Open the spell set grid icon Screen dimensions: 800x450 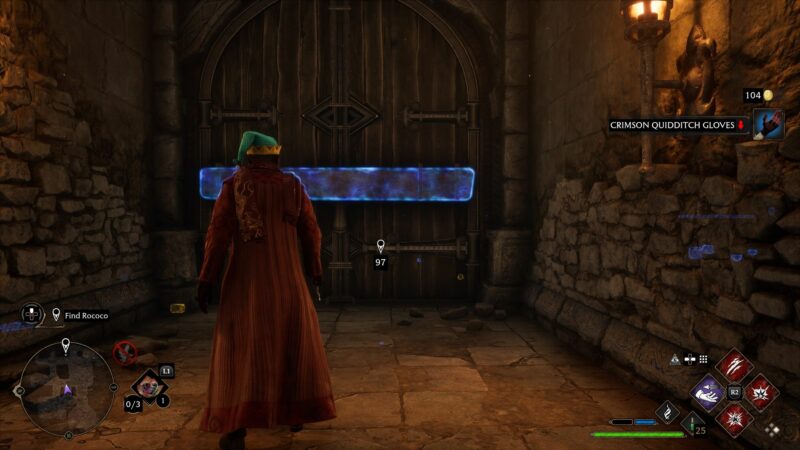703,358
